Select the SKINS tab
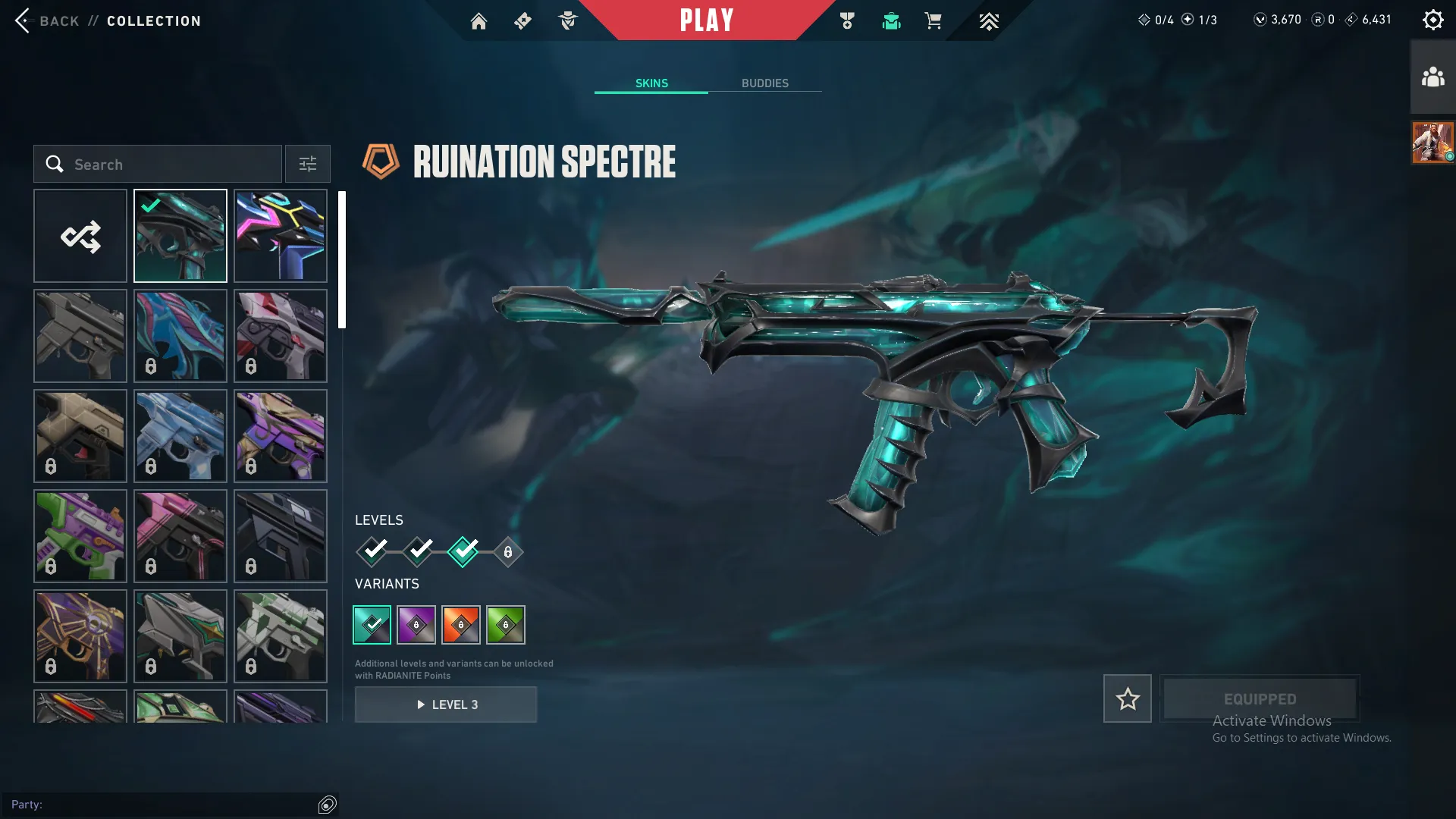The width and height of the screenshot is (1456, 819). (651, 83)
